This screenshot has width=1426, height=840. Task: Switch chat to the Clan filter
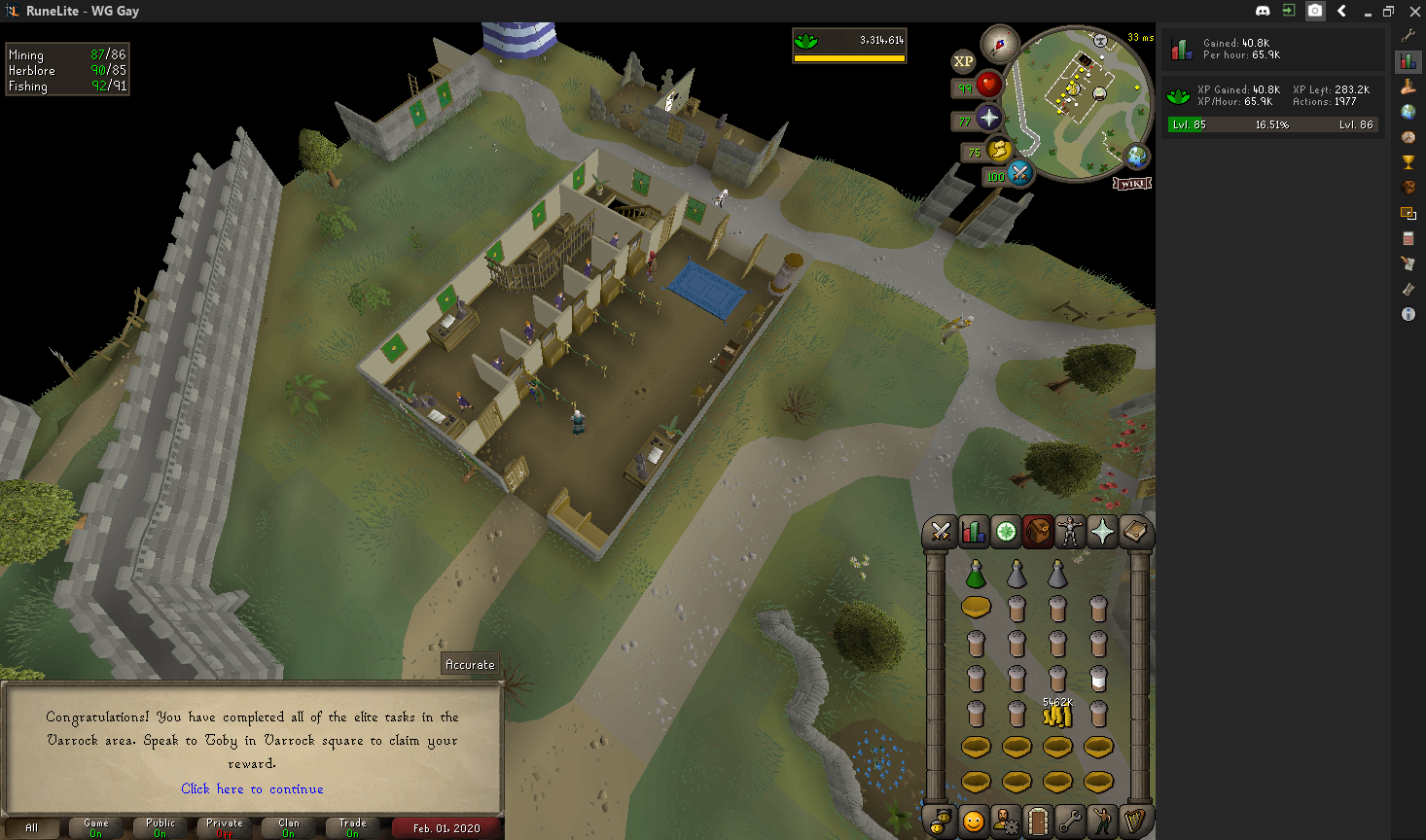click(289, 827)
